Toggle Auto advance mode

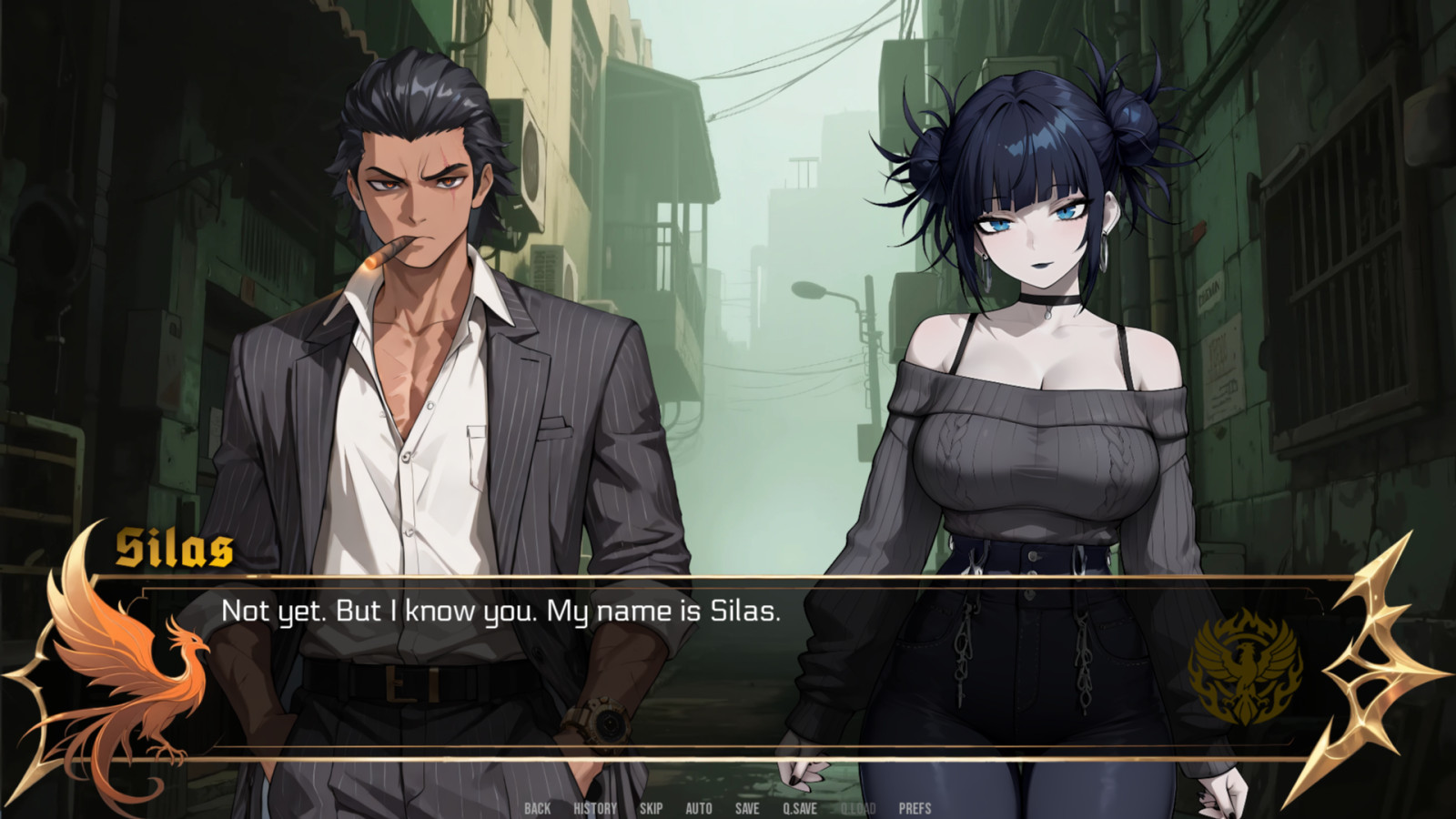699,808
